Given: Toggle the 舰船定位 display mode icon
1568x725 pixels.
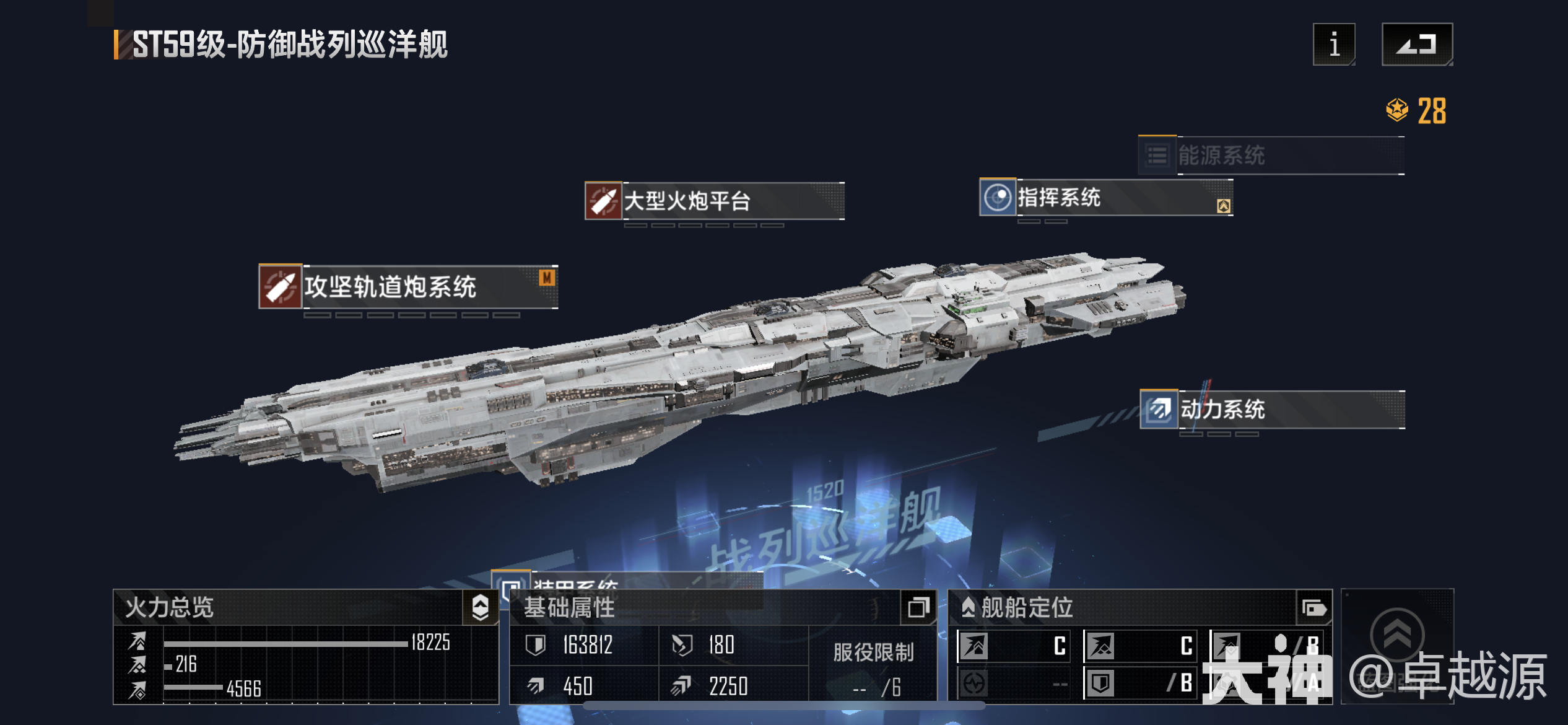Looking at the screenshot, I should click(x=1315, y=609).
